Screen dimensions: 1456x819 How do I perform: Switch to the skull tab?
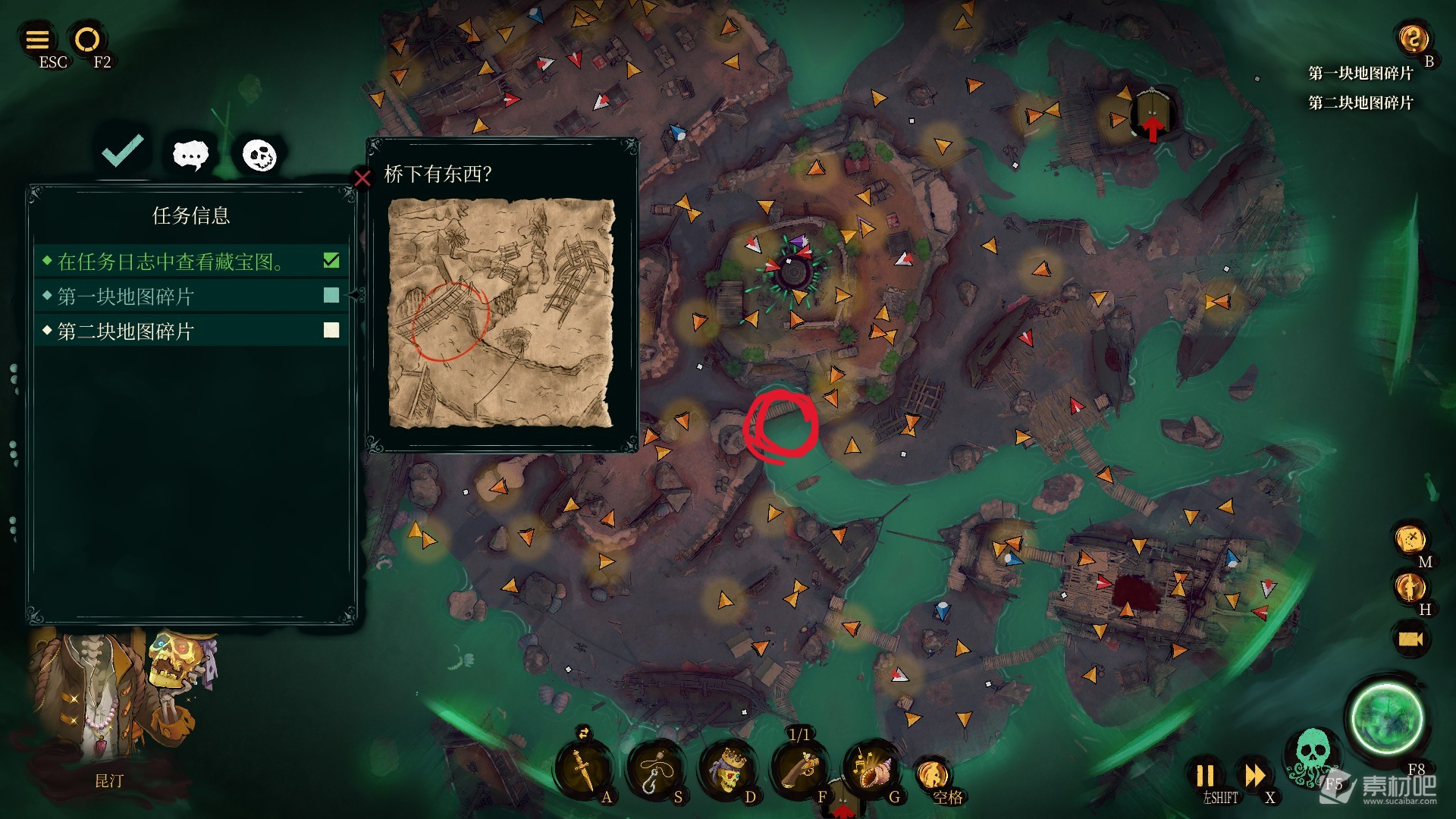[x=259, y=155]
